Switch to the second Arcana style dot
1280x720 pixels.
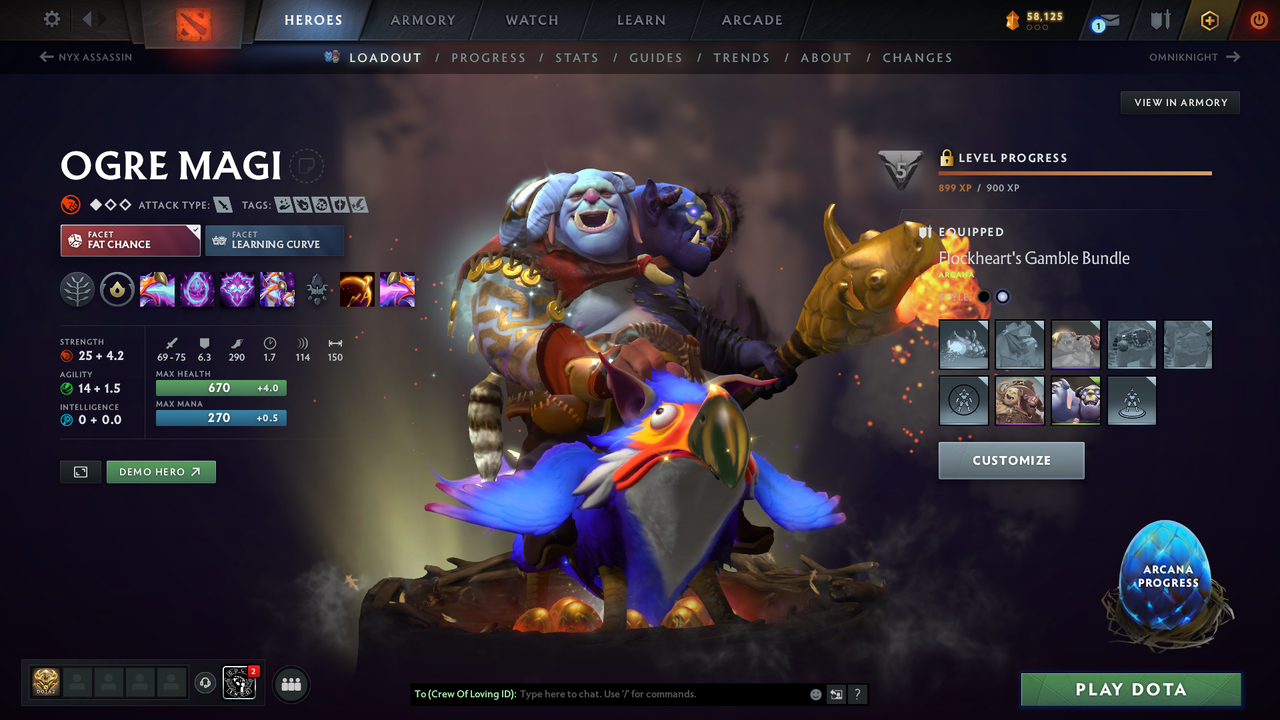(x=1002, y=296)
